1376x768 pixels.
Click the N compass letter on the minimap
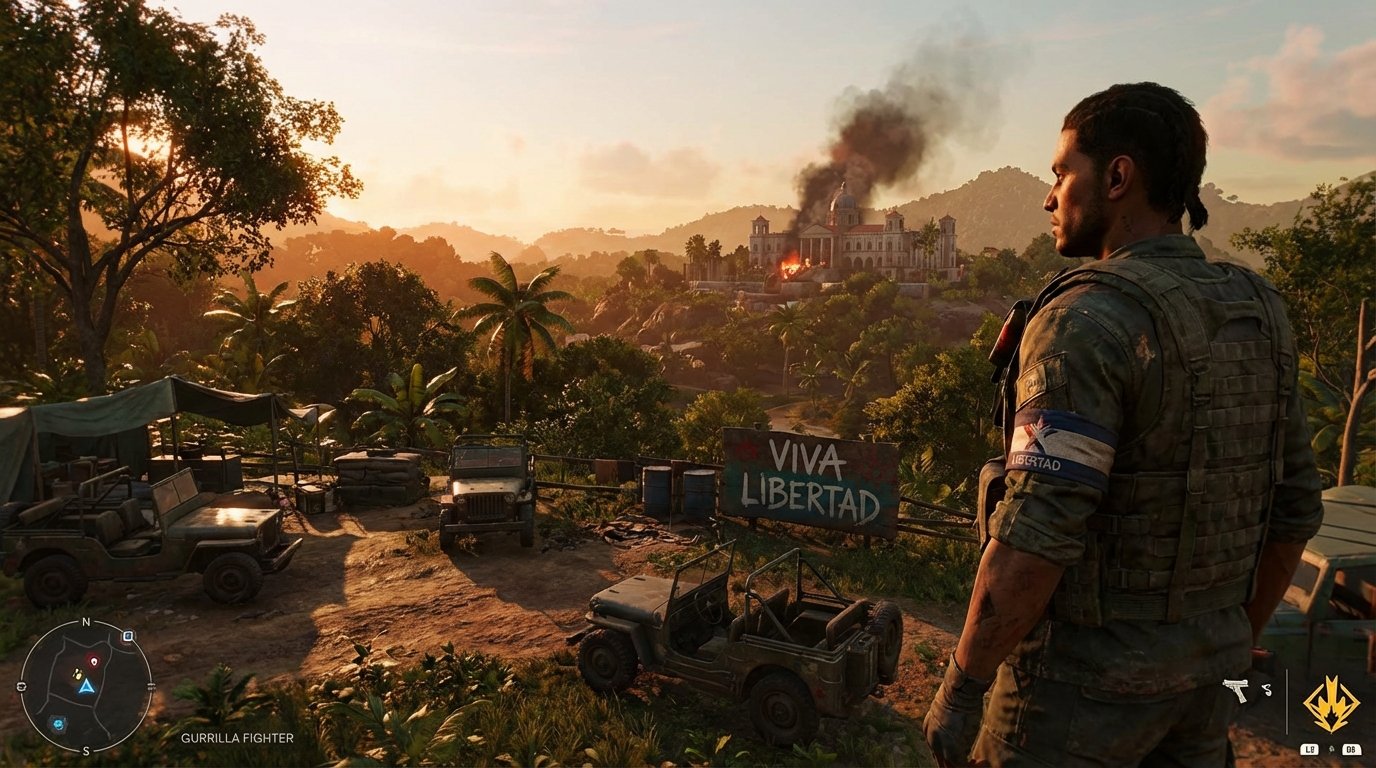86,621
